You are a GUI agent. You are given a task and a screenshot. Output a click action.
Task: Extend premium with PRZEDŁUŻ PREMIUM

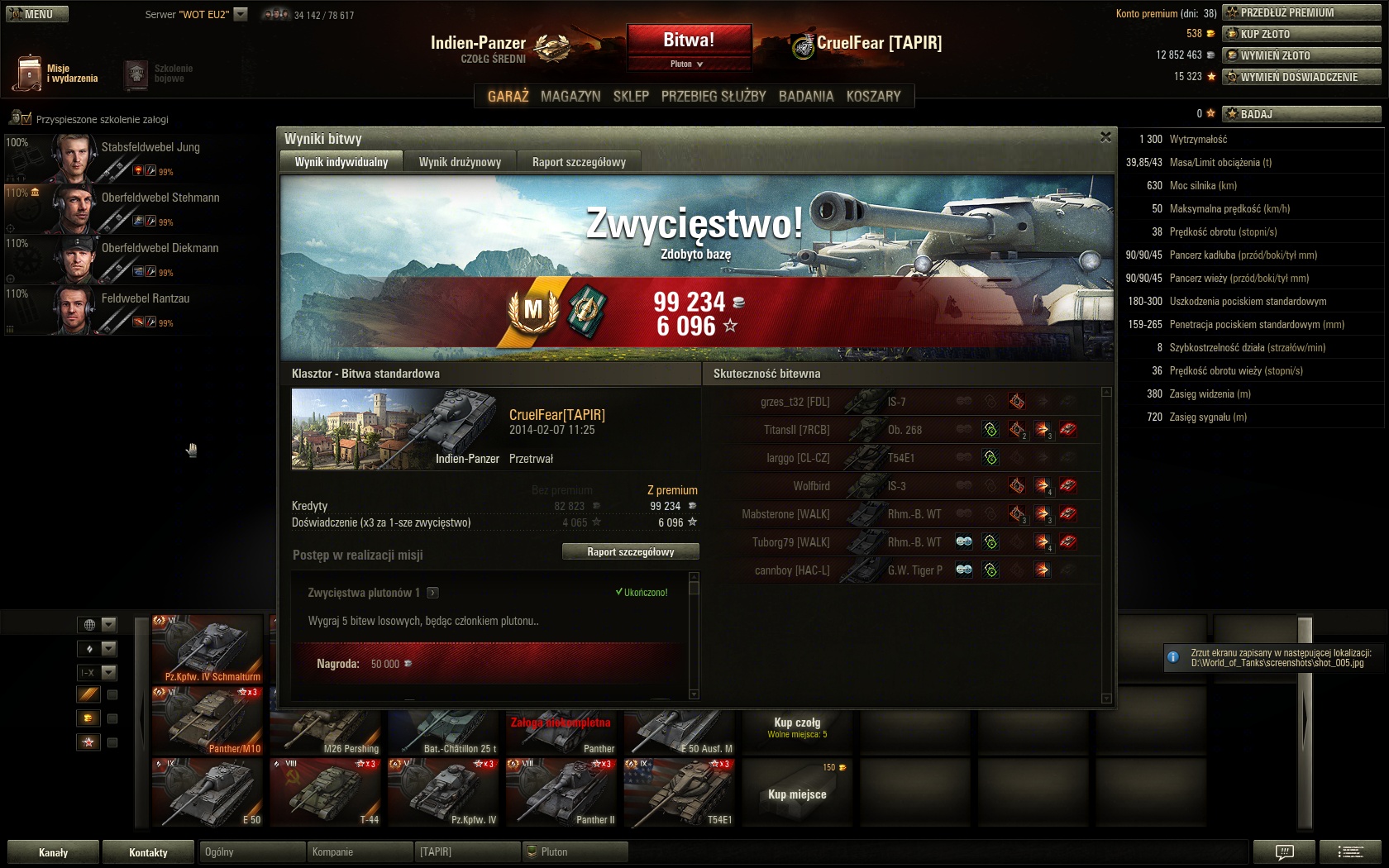point(1301,12)
